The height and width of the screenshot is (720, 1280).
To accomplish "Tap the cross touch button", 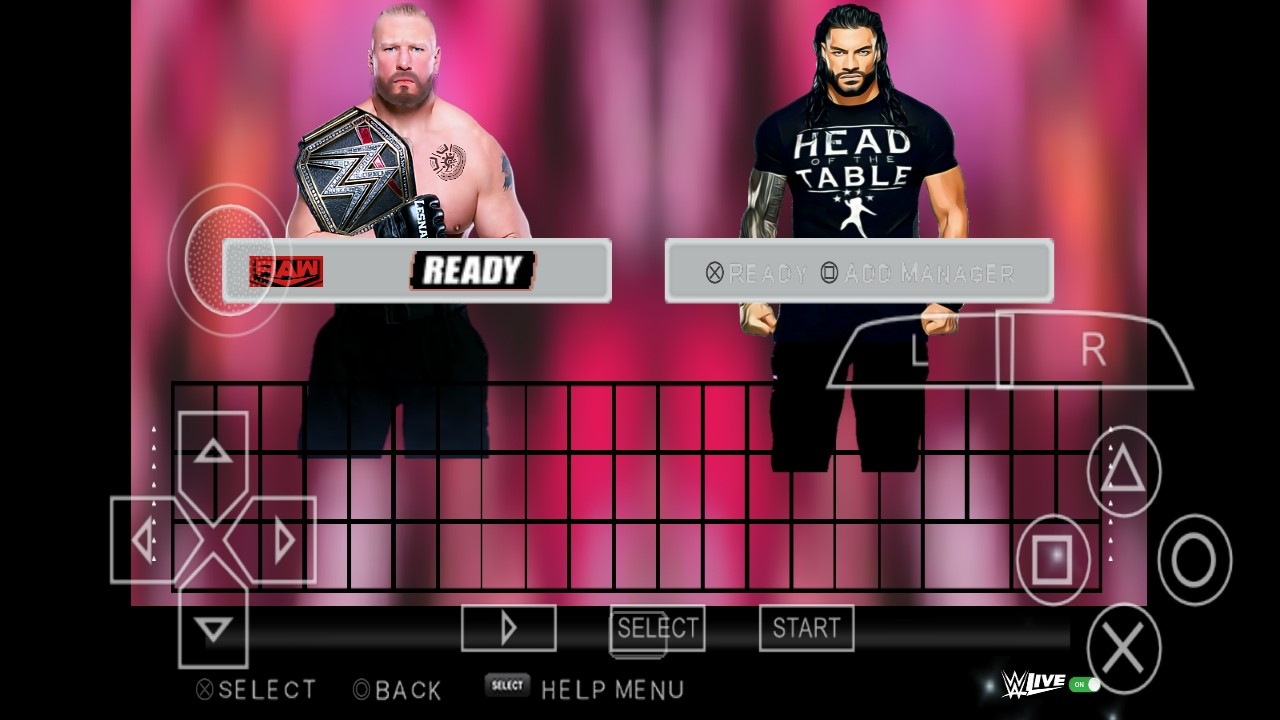I will click(x=1124, y=649).
